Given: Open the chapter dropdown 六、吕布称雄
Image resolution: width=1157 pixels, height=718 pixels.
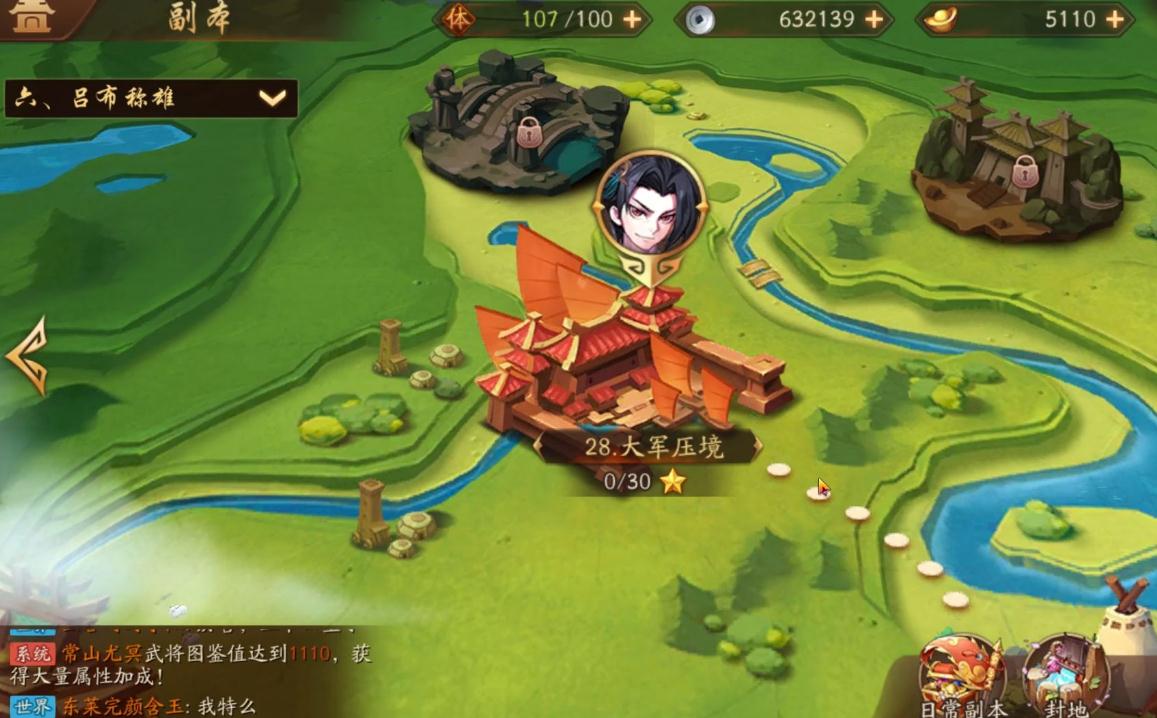Looking at the screenshot, I should [x=151, y=98].
